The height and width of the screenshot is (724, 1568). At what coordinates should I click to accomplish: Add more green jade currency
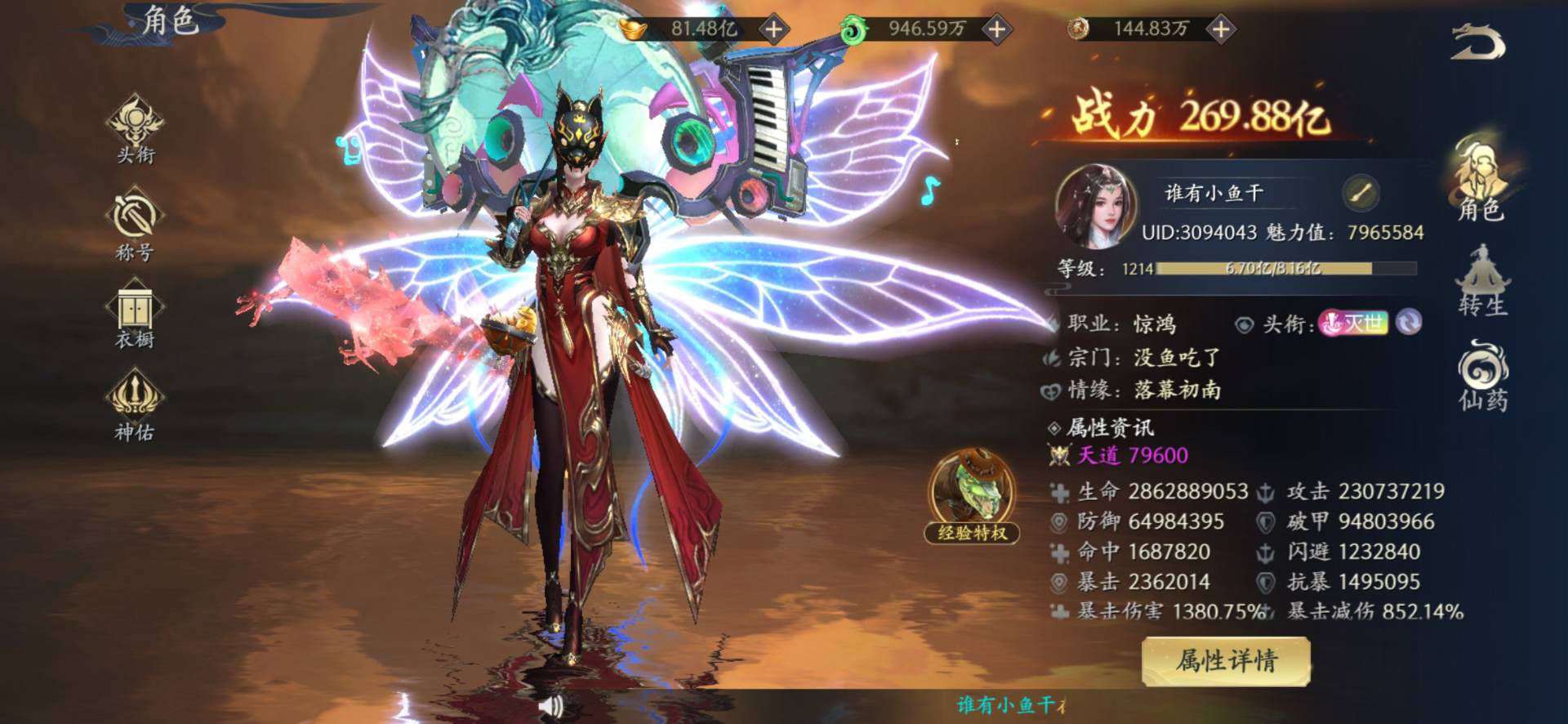point(996,29)
